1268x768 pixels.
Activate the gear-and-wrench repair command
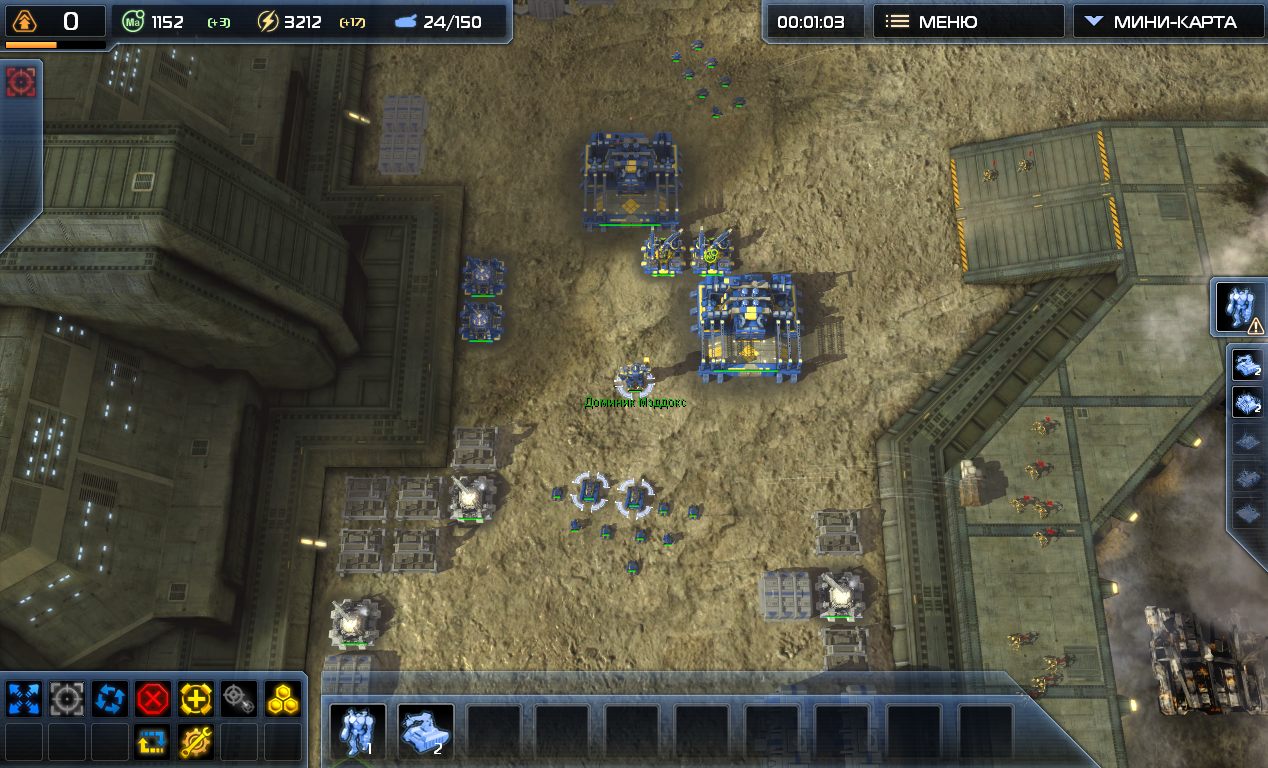196,741
